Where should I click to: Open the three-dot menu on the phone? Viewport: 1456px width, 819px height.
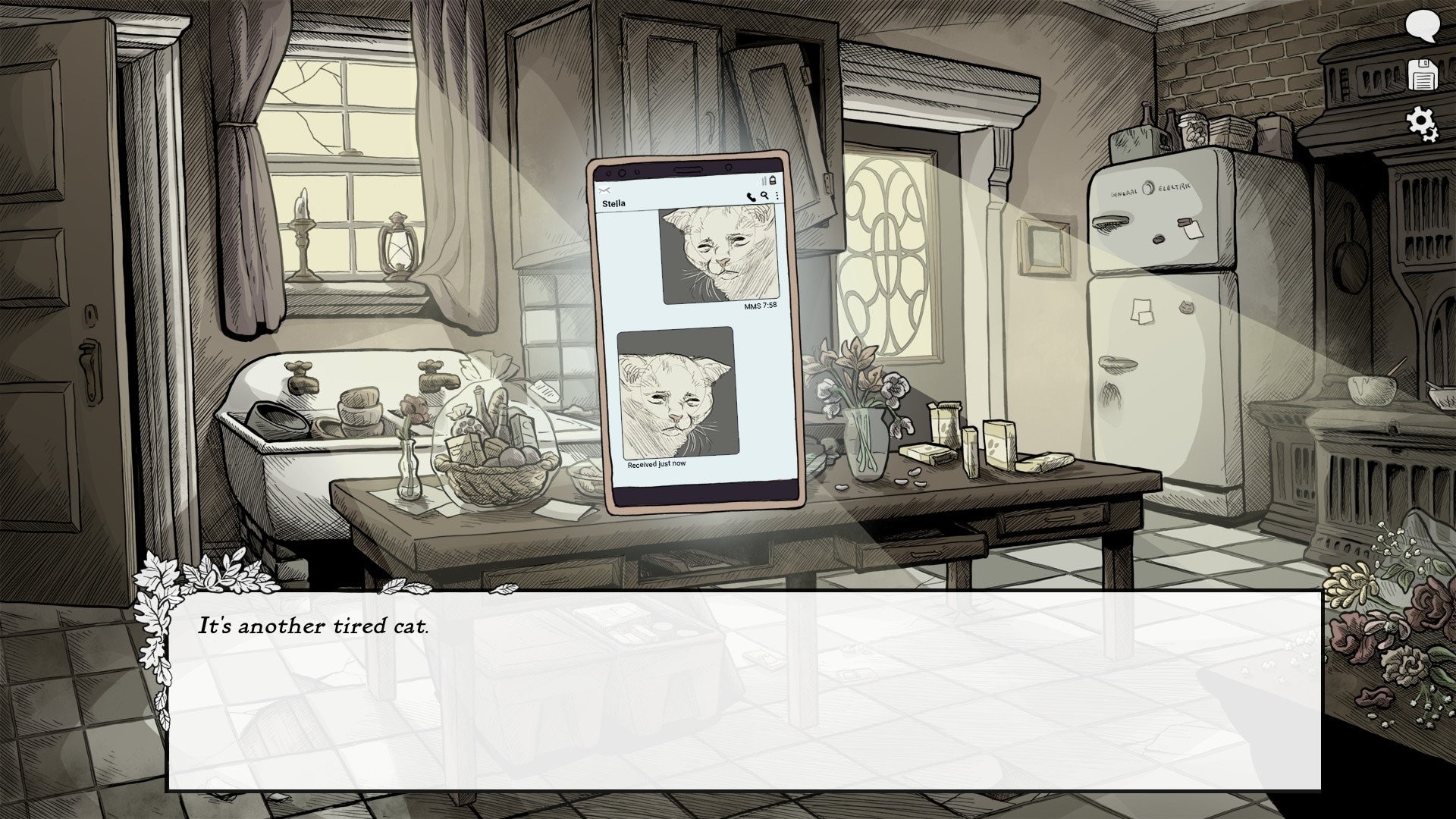[x=777, y=196]
